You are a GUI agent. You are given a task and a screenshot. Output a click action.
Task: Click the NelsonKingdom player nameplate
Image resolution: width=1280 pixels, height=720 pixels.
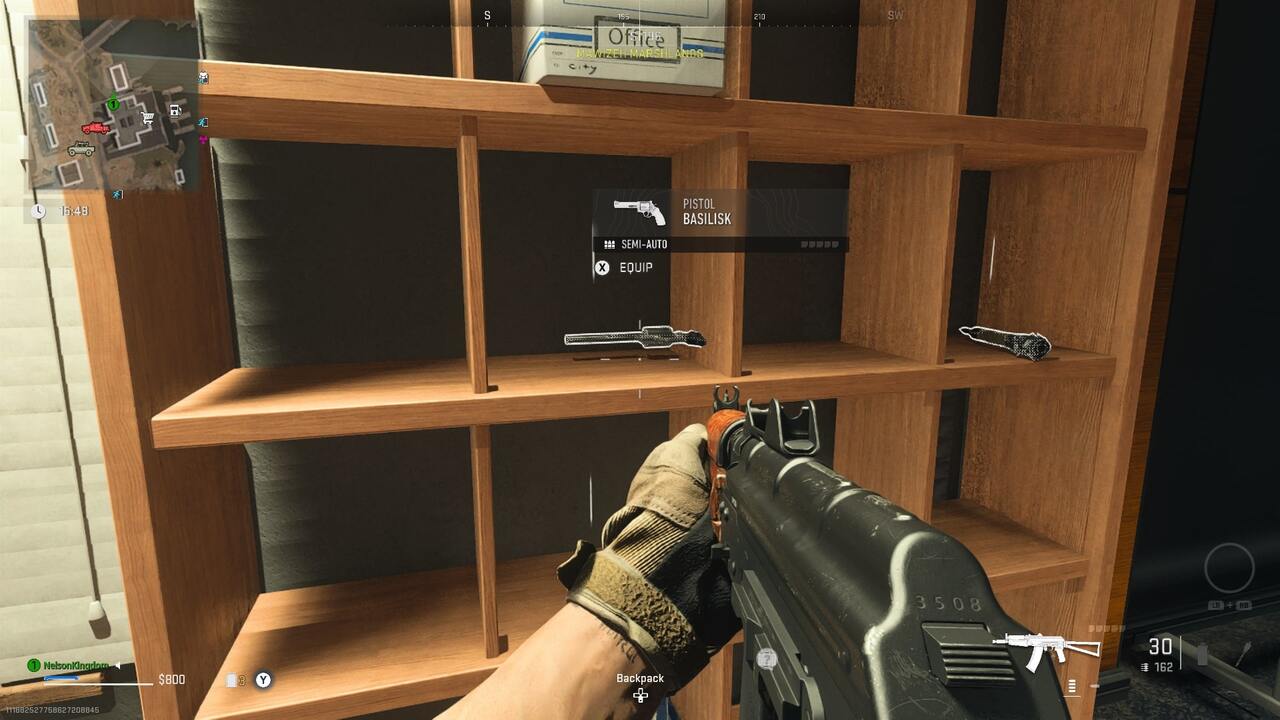point(75,665)
